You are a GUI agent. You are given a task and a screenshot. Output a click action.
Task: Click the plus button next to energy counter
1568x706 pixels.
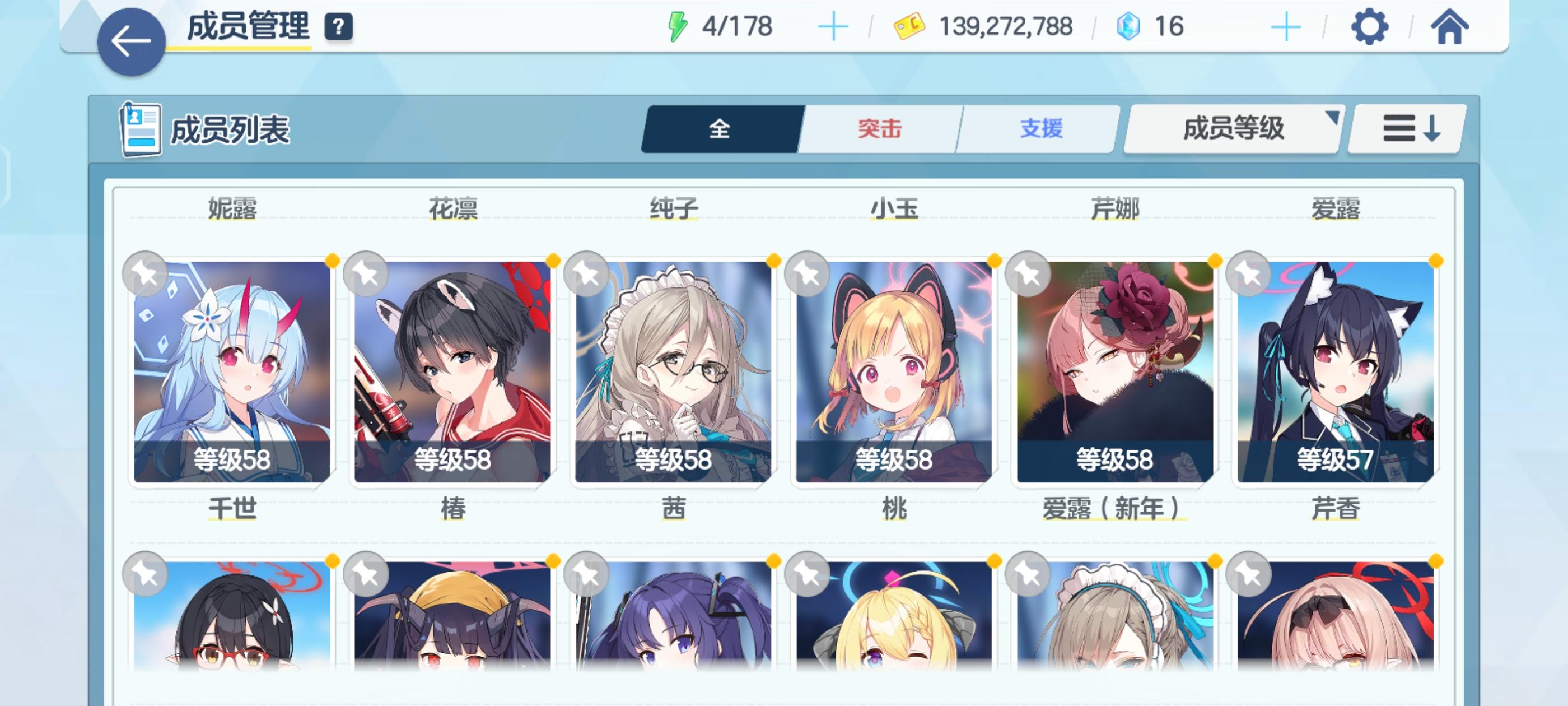[x=834, y=26]
